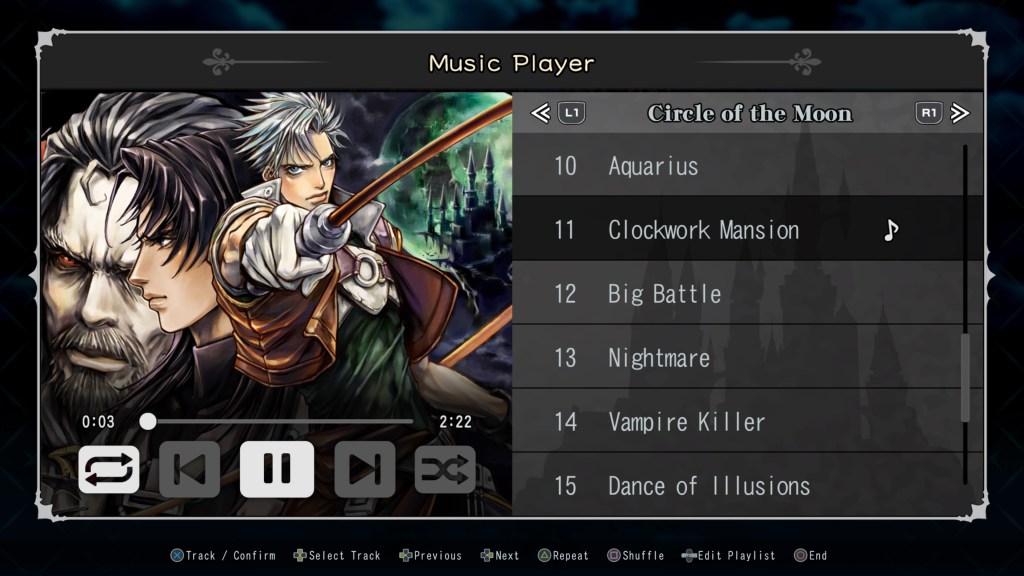1024x576 pixels.
Task: Pause the current song
Action: [276, 470]
